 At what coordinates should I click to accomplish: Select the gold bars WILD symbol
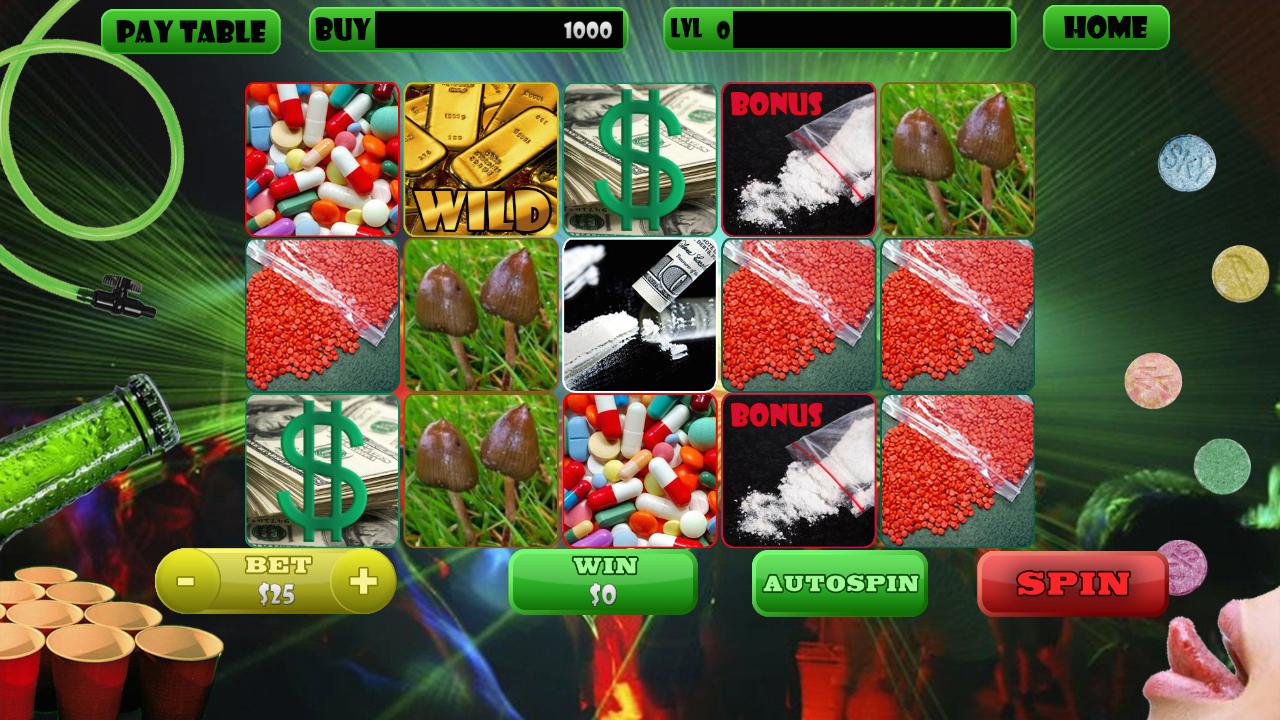[x=480, y=157]
